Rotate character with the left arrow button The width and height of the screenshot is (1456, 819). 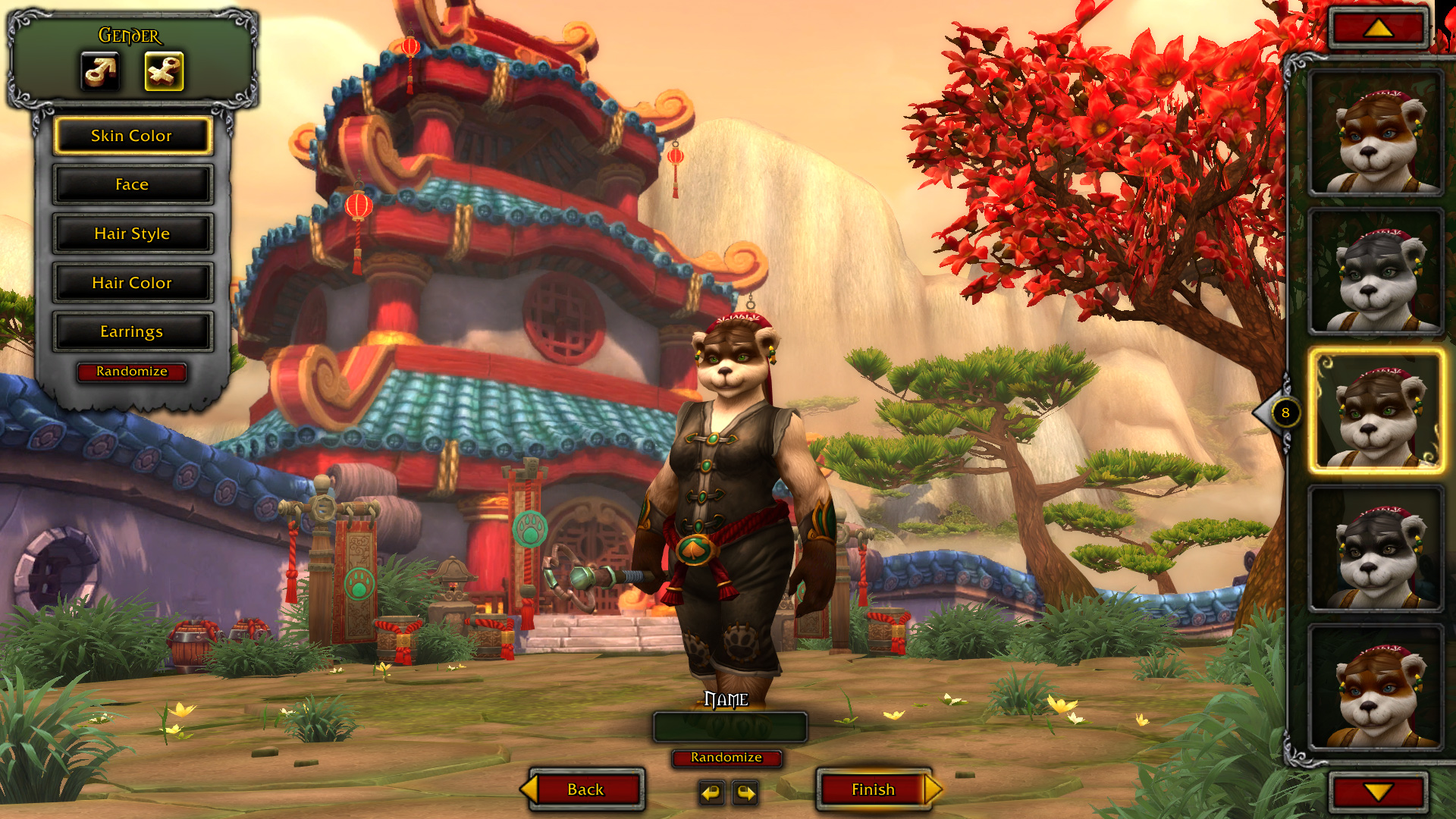[711, 792]
